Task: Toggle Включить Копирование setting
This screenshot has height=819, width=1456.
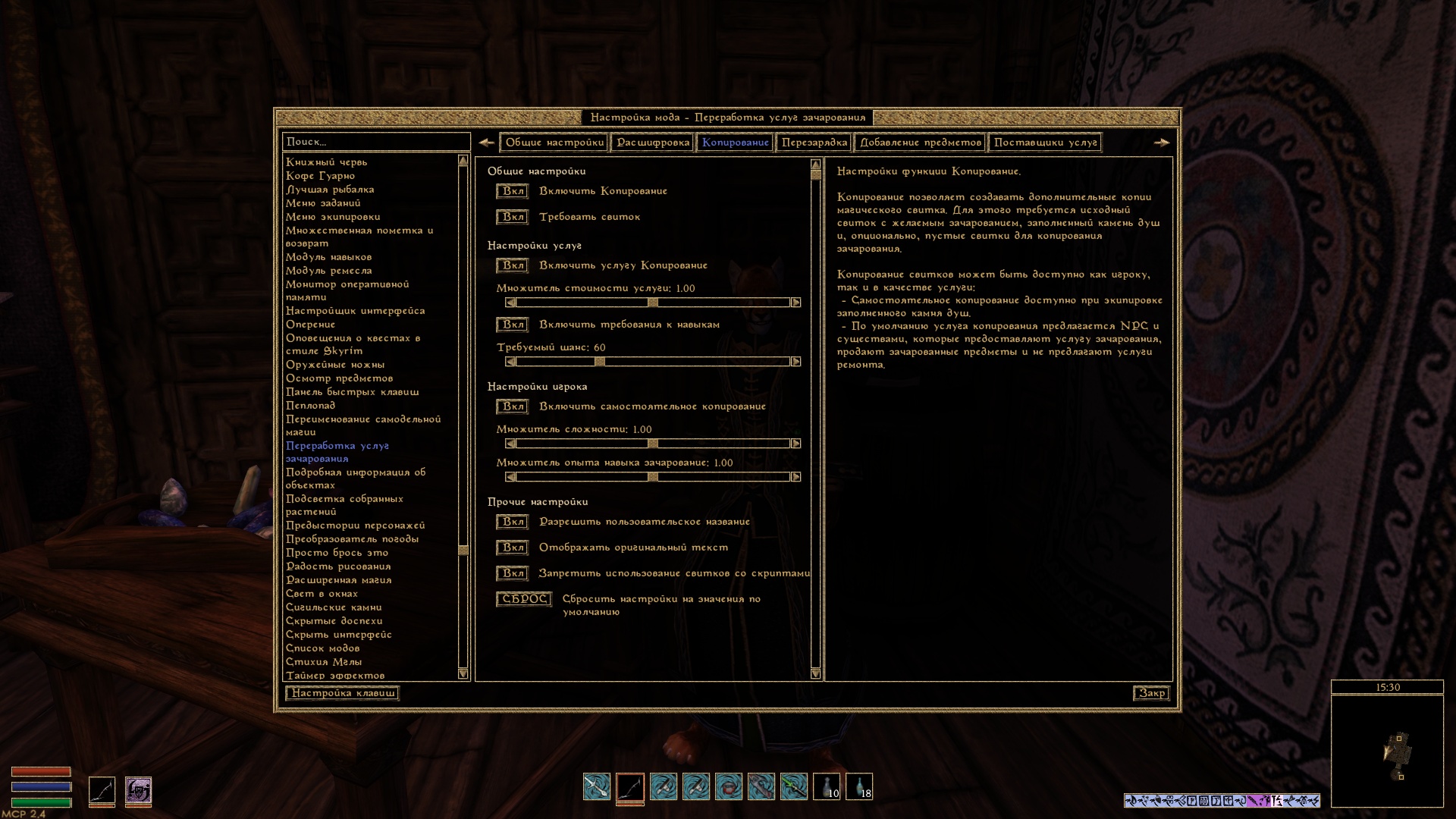Action: click(x=513, y=191)
